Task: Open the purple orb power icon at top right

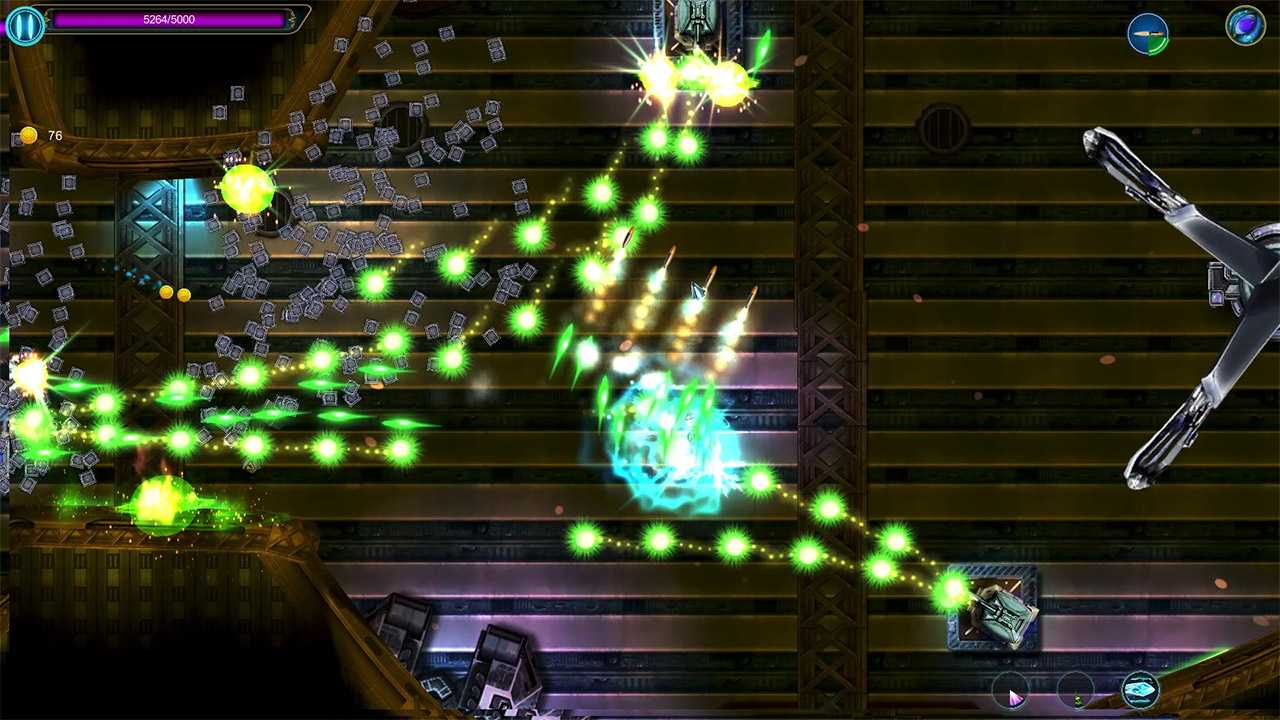Action: [x=1244, y=25]
